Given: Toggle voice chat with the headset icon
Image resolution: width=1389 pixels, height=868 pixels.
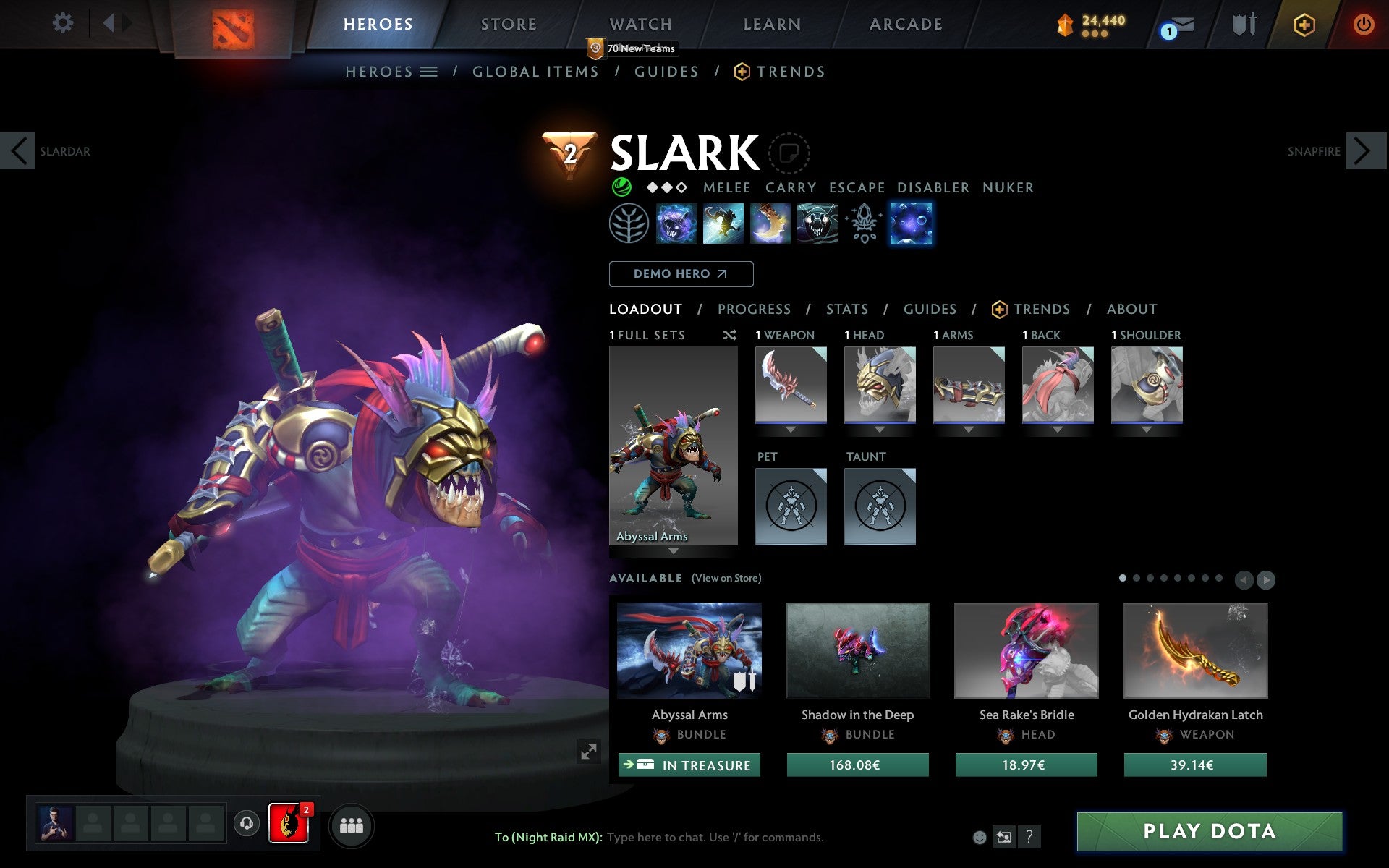Looking at the screenshot, I should pos(247,822).
